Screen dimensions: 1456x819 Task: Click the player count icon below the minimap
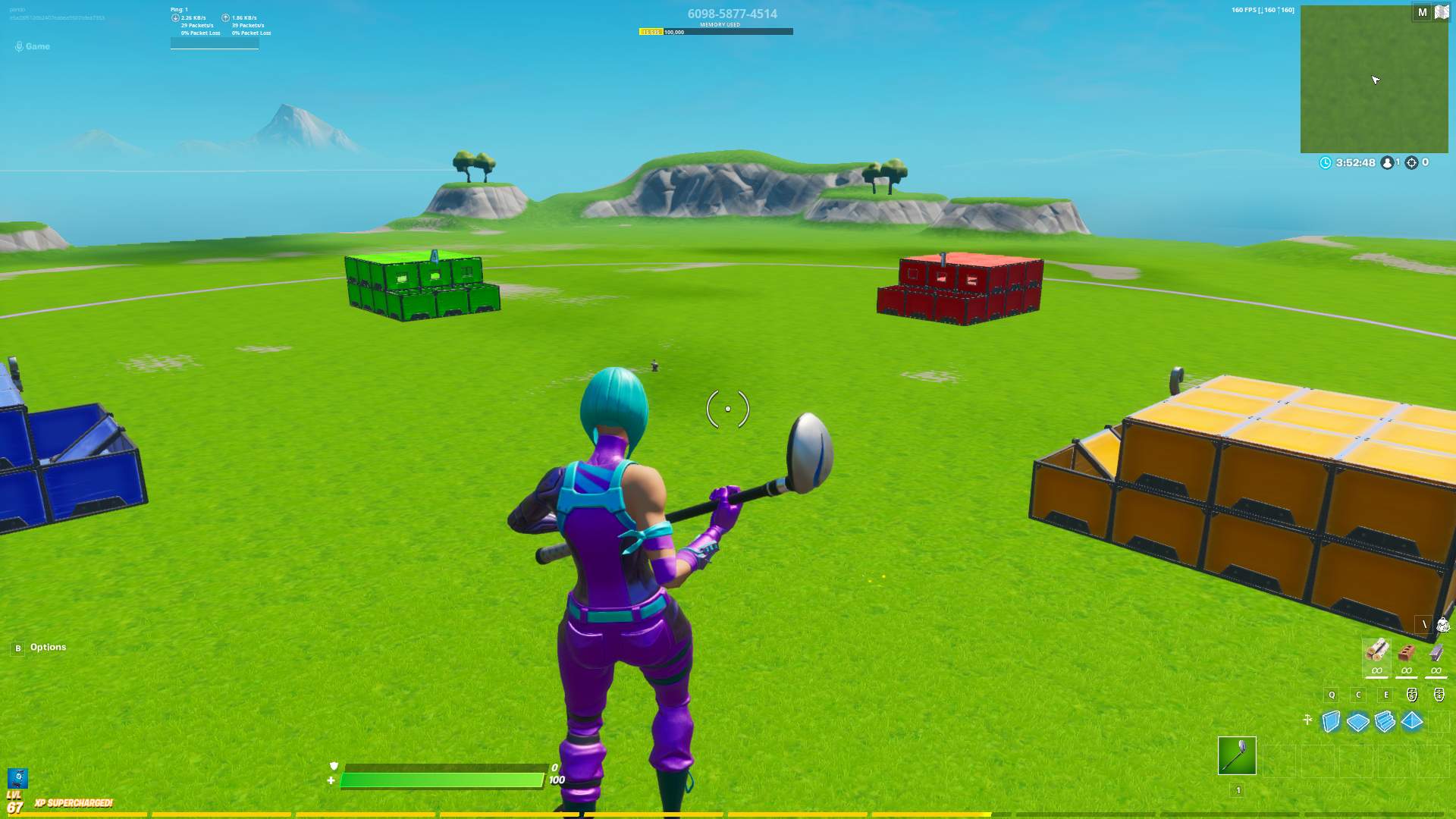tap(1387, 162)
